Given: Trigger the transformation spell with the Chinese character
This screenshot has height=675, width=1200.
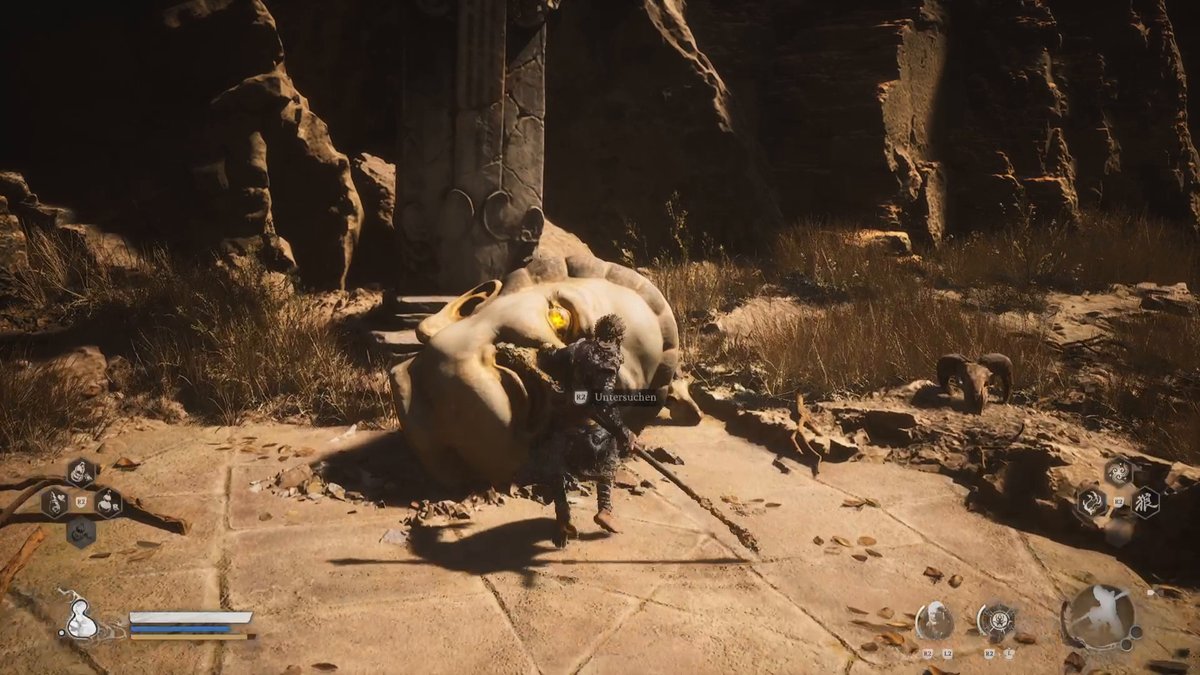Looking at the screenshot, I should (x=1145, y=501).
